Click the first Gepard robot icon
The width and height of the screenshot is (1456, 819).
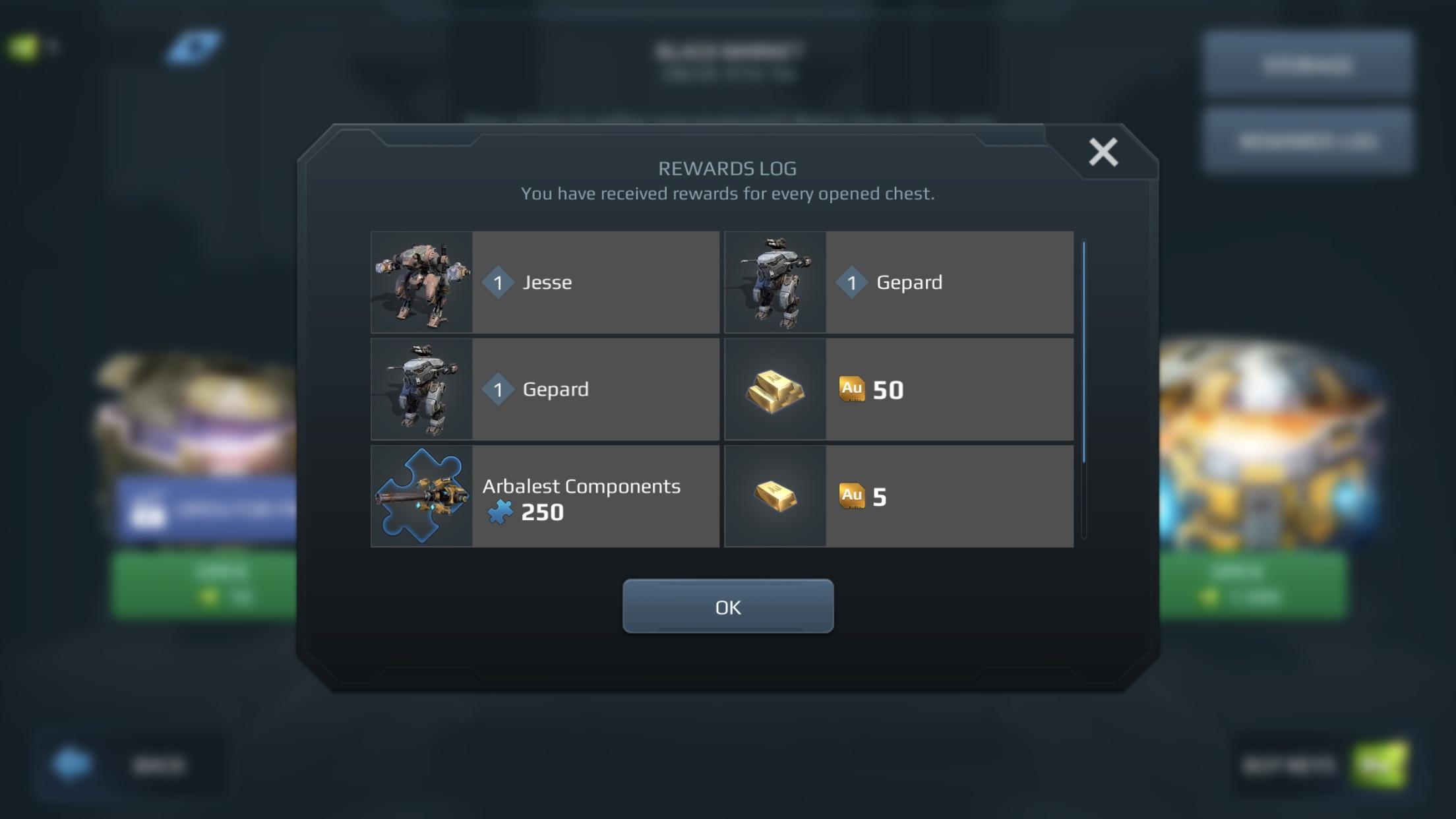click(775, 282)
